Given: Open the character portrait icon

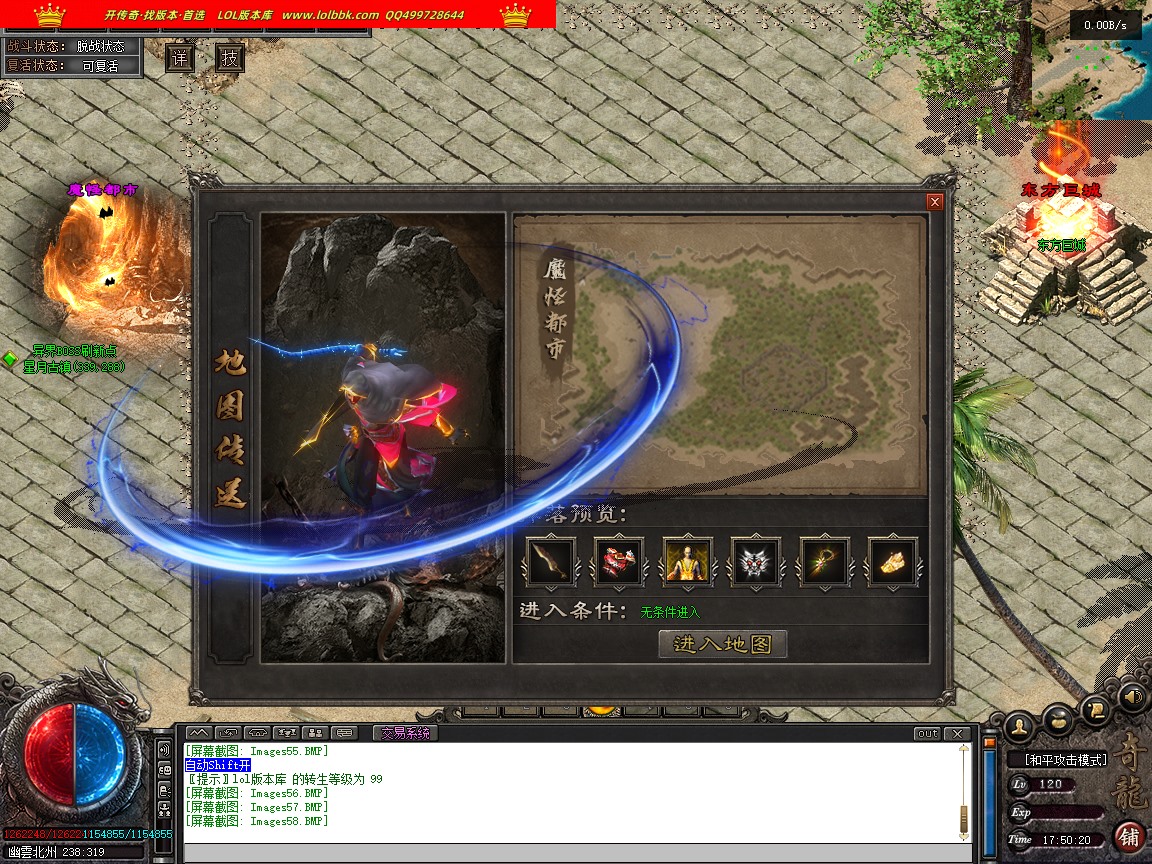Looking at the screenshot, I should 1019,724.
